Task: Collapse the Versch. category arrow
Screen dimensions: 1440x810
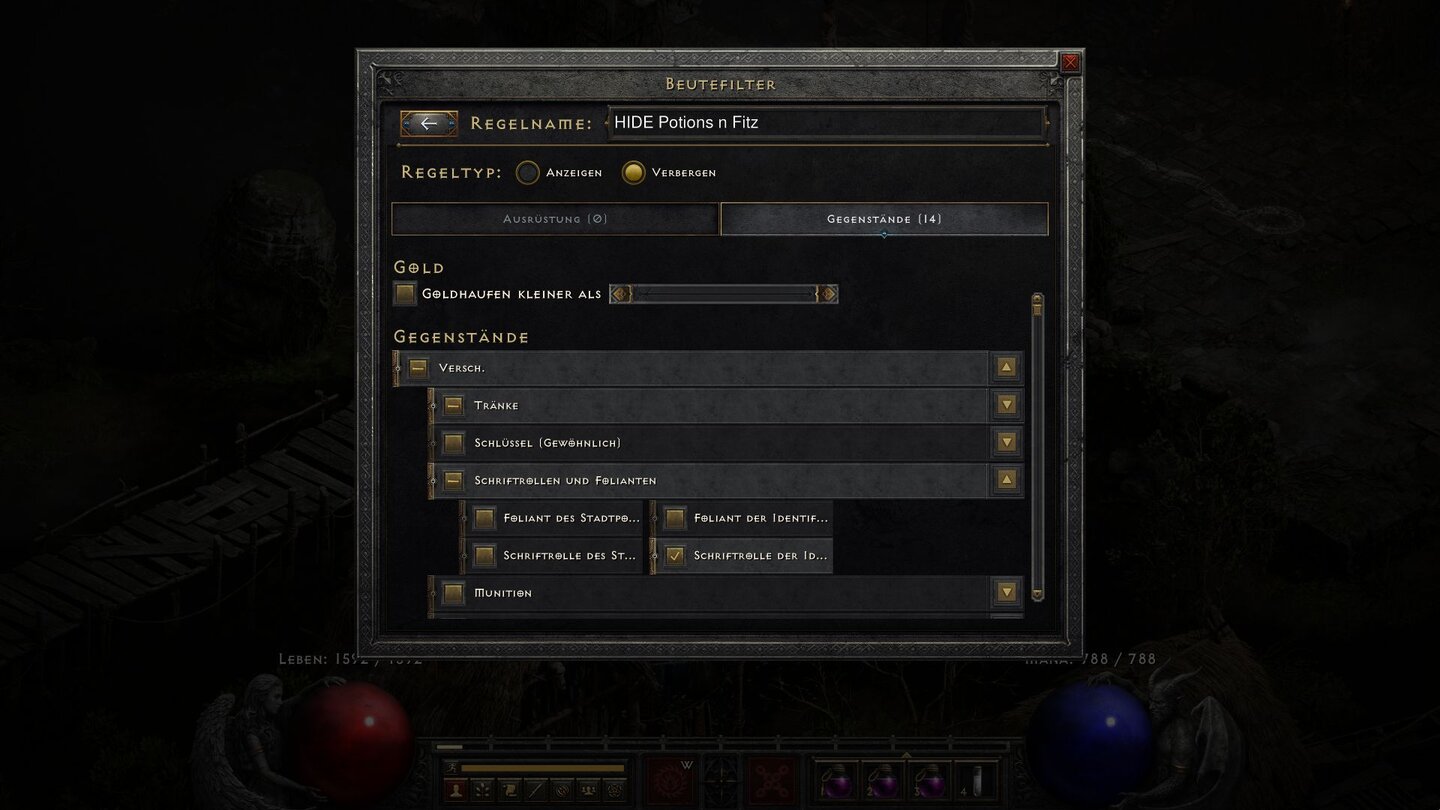Action: [x=1005, y=367]
